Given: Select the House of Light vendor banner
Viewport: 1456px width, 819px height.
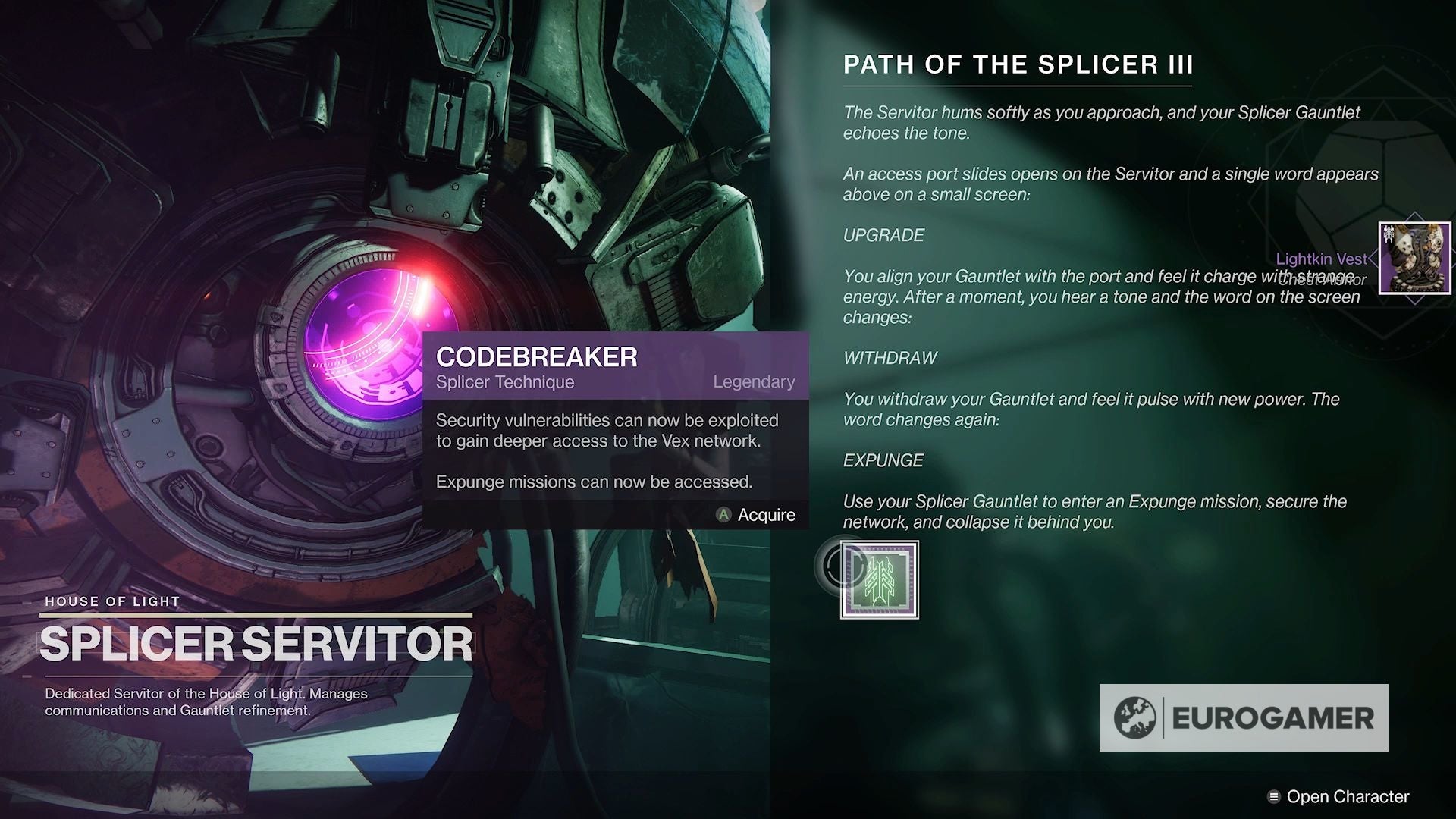Looking at the screenshot, I should point(111,601).
